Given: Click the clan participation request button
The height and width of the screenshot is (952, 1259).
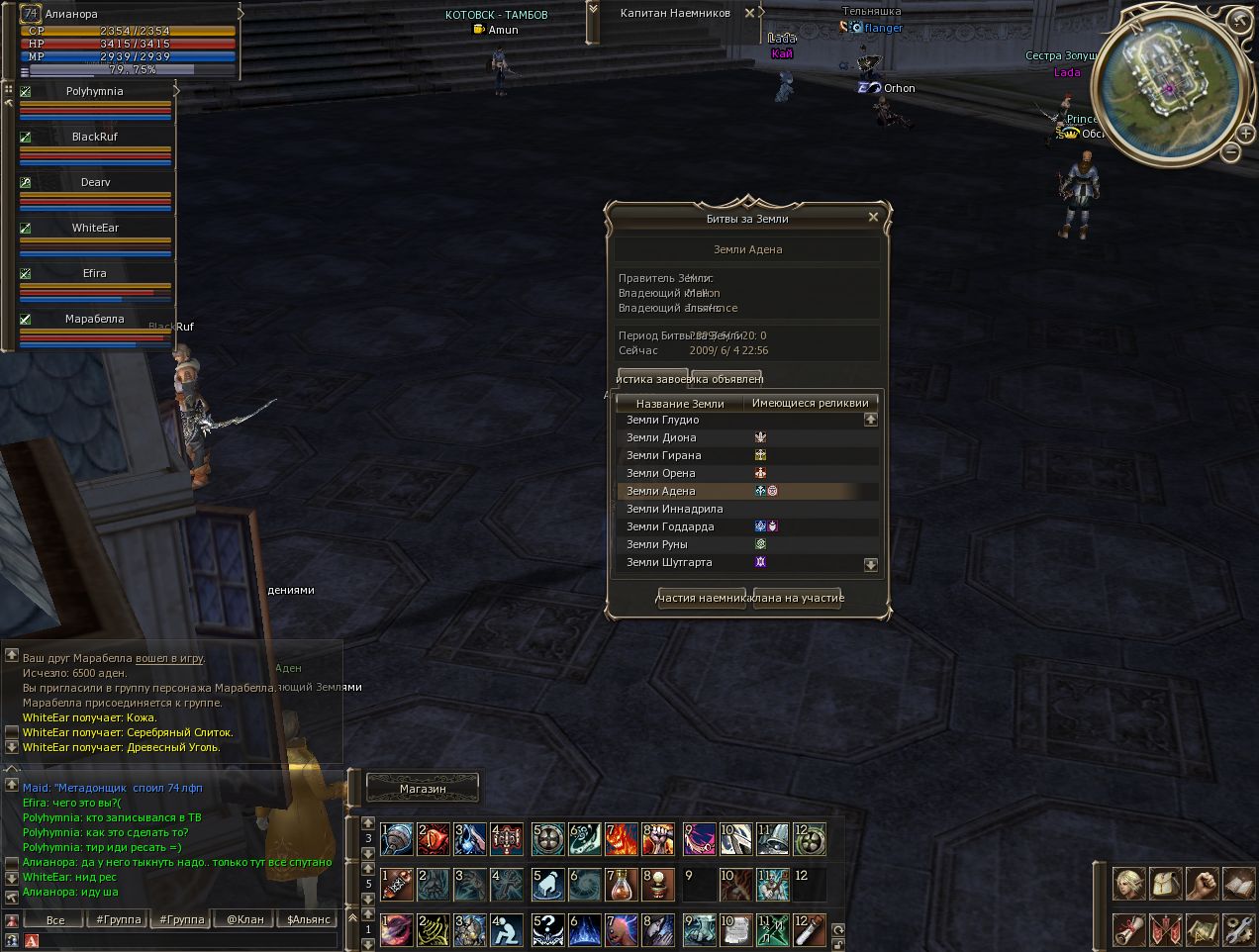Looking at the screenshot, I should 797,598.
